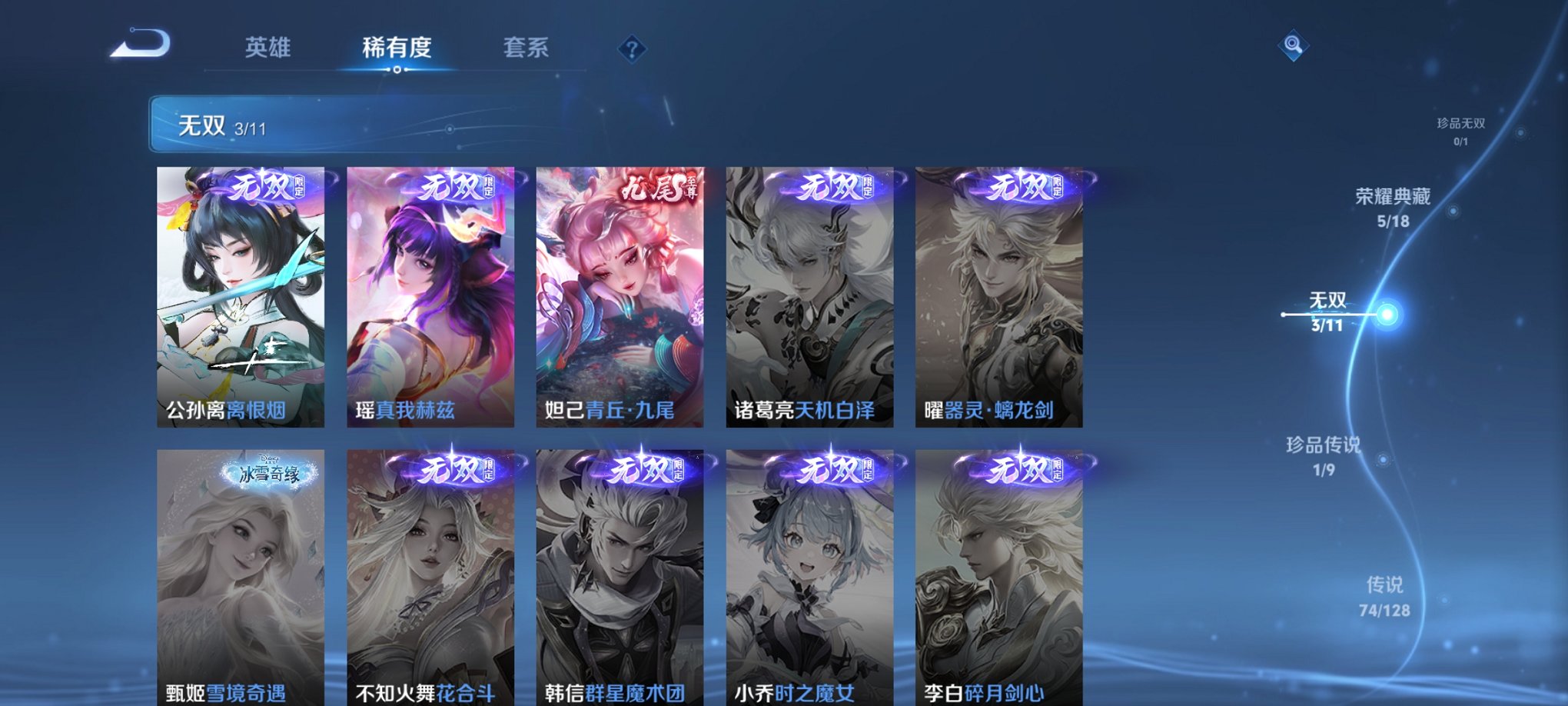Click the question mark help icon
1568x706 pixels.
(632, 50)
